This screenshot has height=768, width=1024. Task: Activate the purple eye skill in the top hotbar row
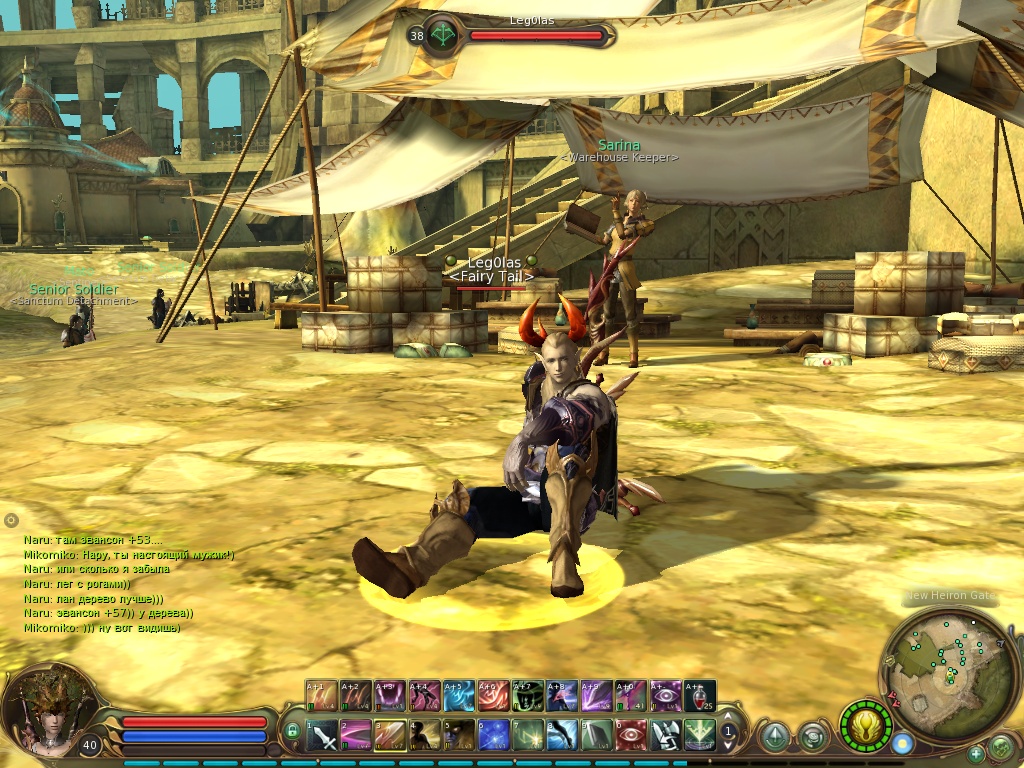tap(666, 695)
